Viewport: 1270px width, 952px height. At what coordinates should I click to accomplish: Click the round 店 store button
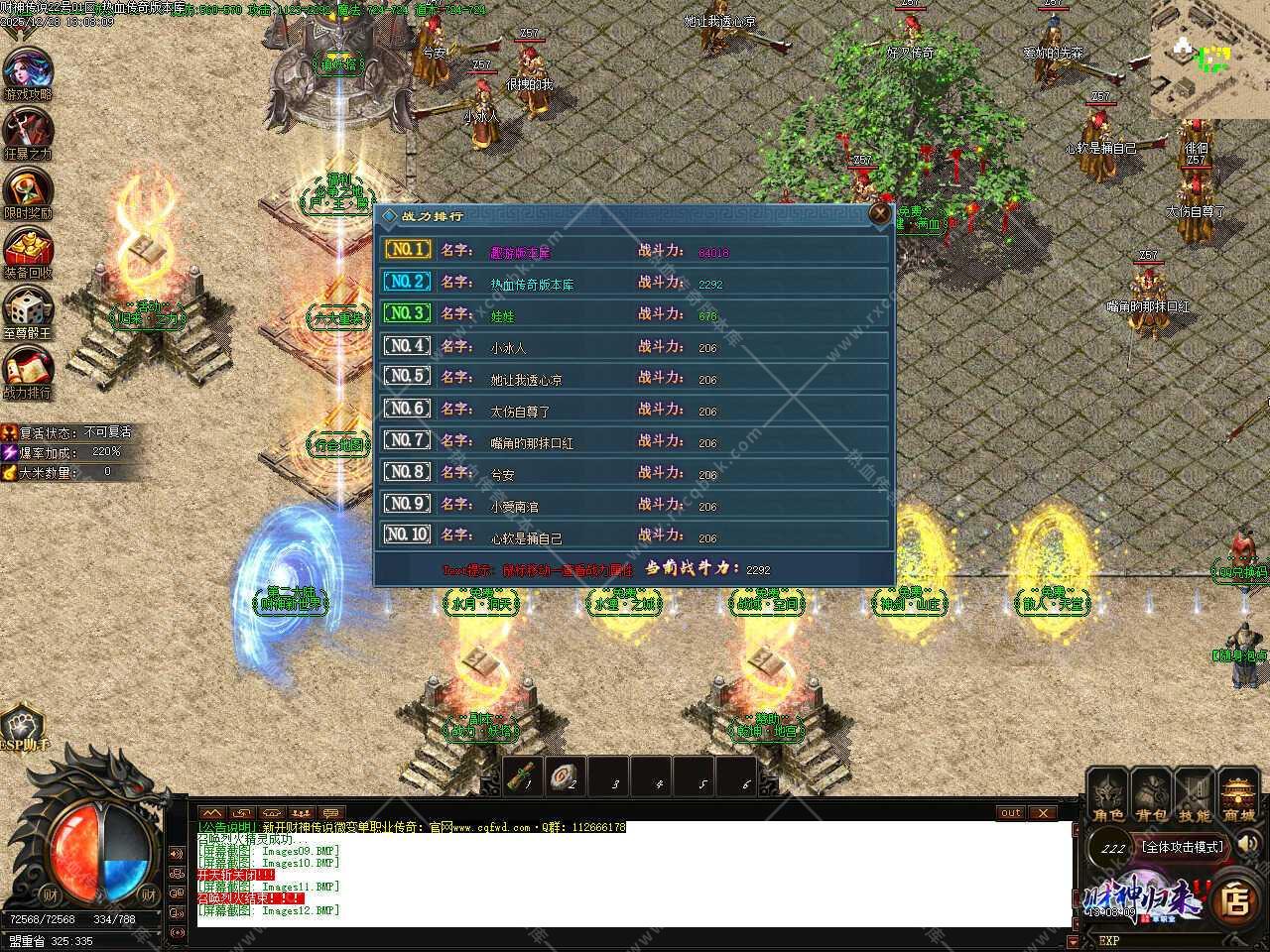pyautogui.click(x=1235, y=899)
